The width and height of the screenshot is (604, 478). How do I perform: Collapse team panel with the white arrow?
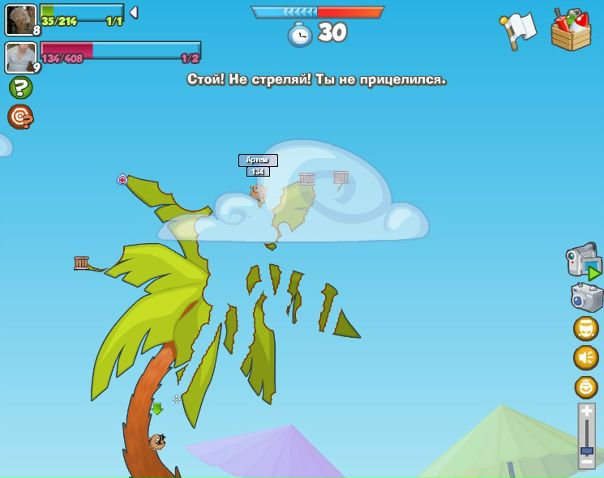[x=134, y=13]
